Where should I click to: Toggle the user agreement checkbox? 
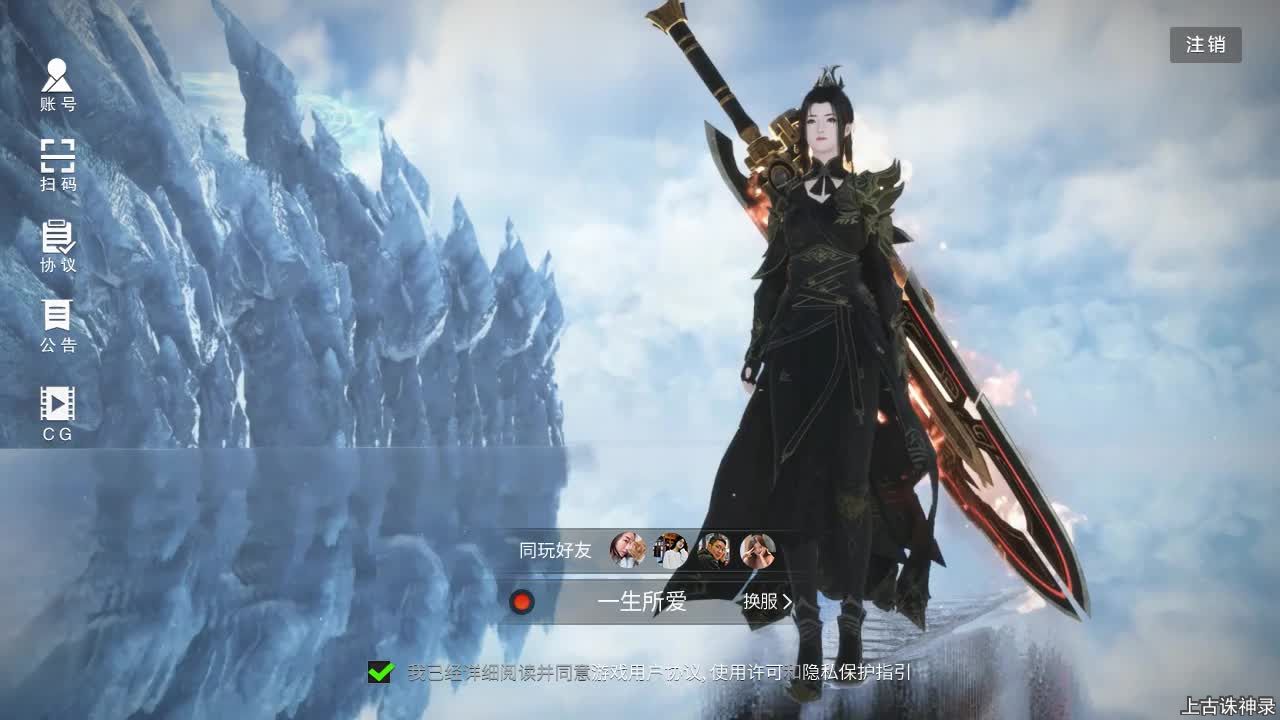tap(380, 672)
